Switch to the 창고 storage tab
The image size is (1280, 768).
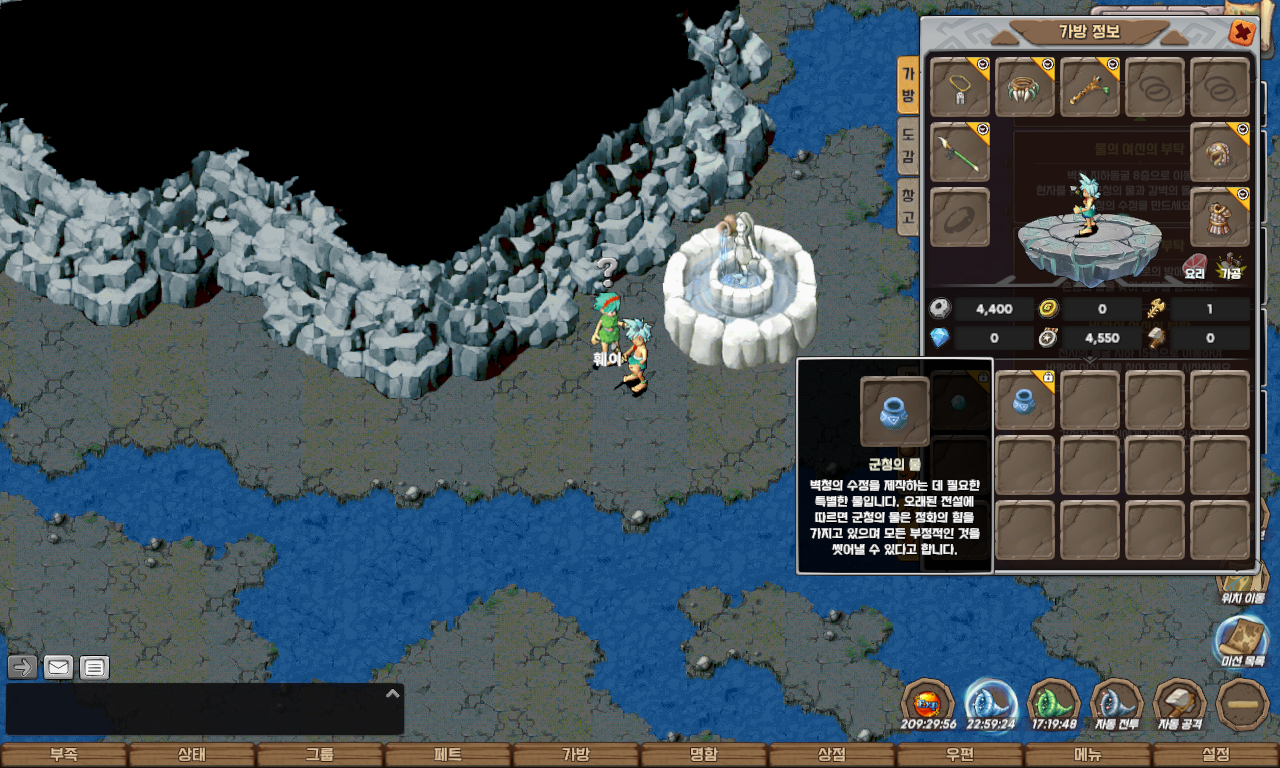click(x=908, y=206)
